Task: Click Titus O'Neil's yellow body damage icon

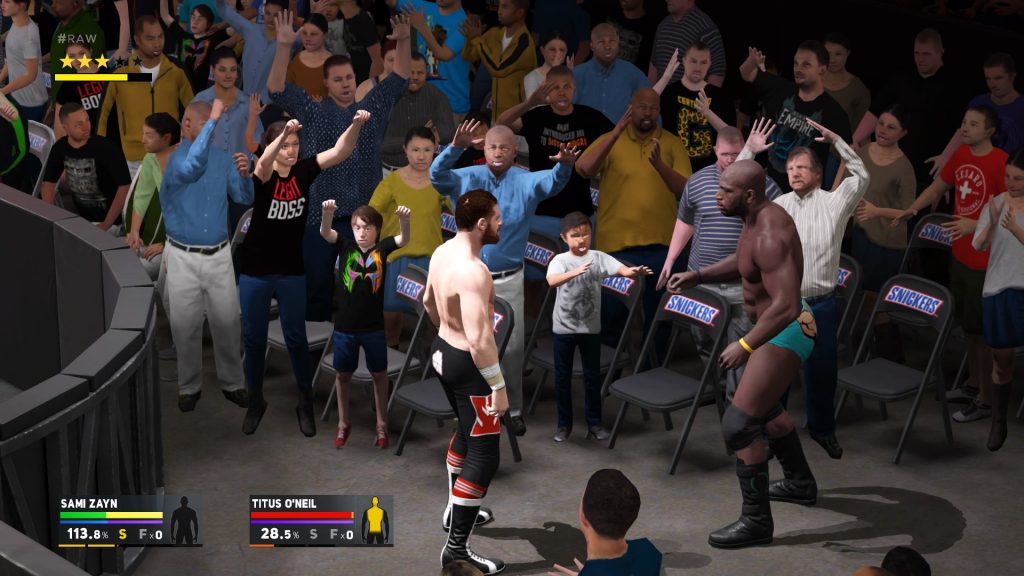Action: 375,520
